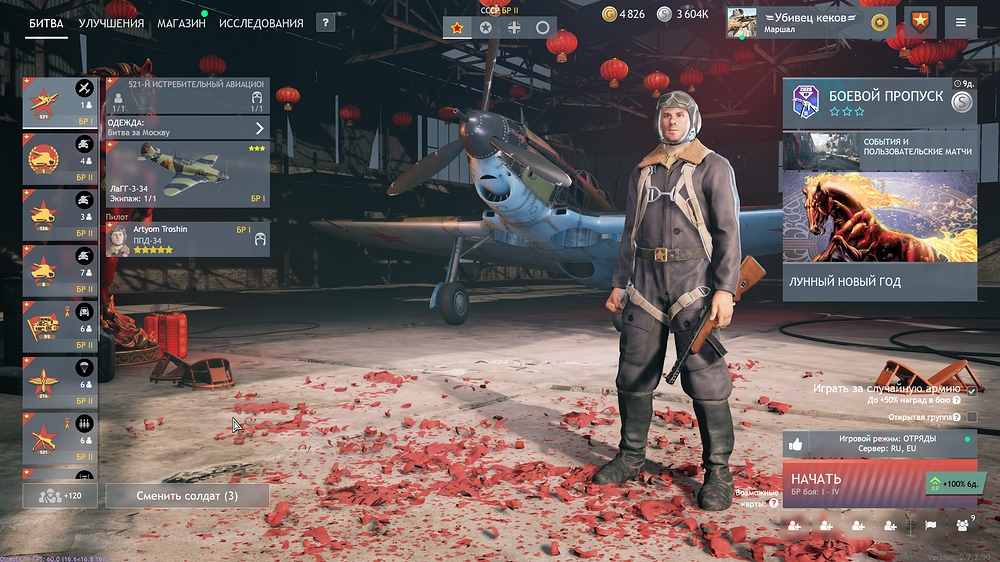Viewport: 1000px width, 562px height.
Task: Open the УЛУЧШЕНИЯ tab
Action: point(111,23)
